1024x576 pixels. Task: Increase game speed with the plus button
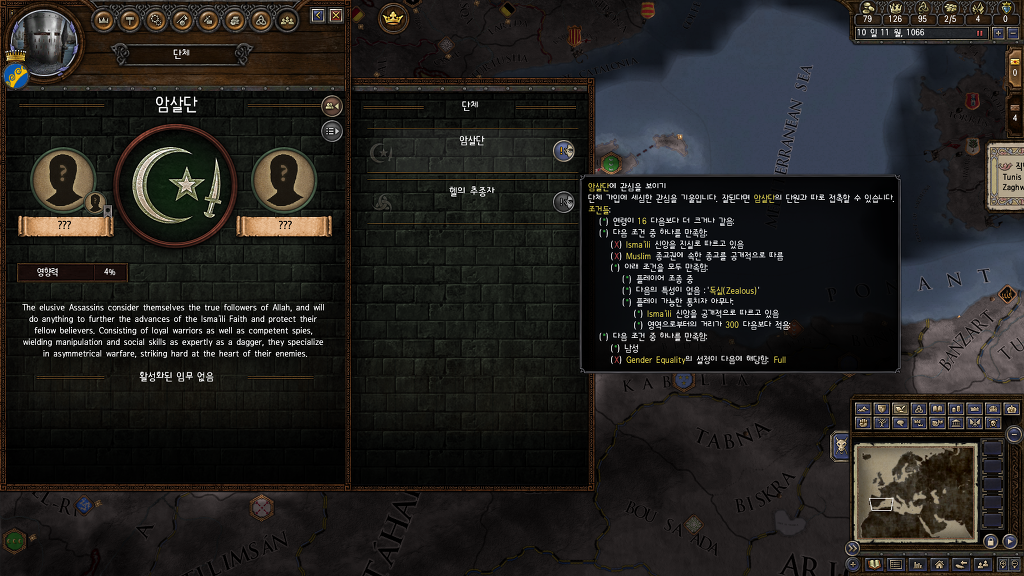(998, 32)
